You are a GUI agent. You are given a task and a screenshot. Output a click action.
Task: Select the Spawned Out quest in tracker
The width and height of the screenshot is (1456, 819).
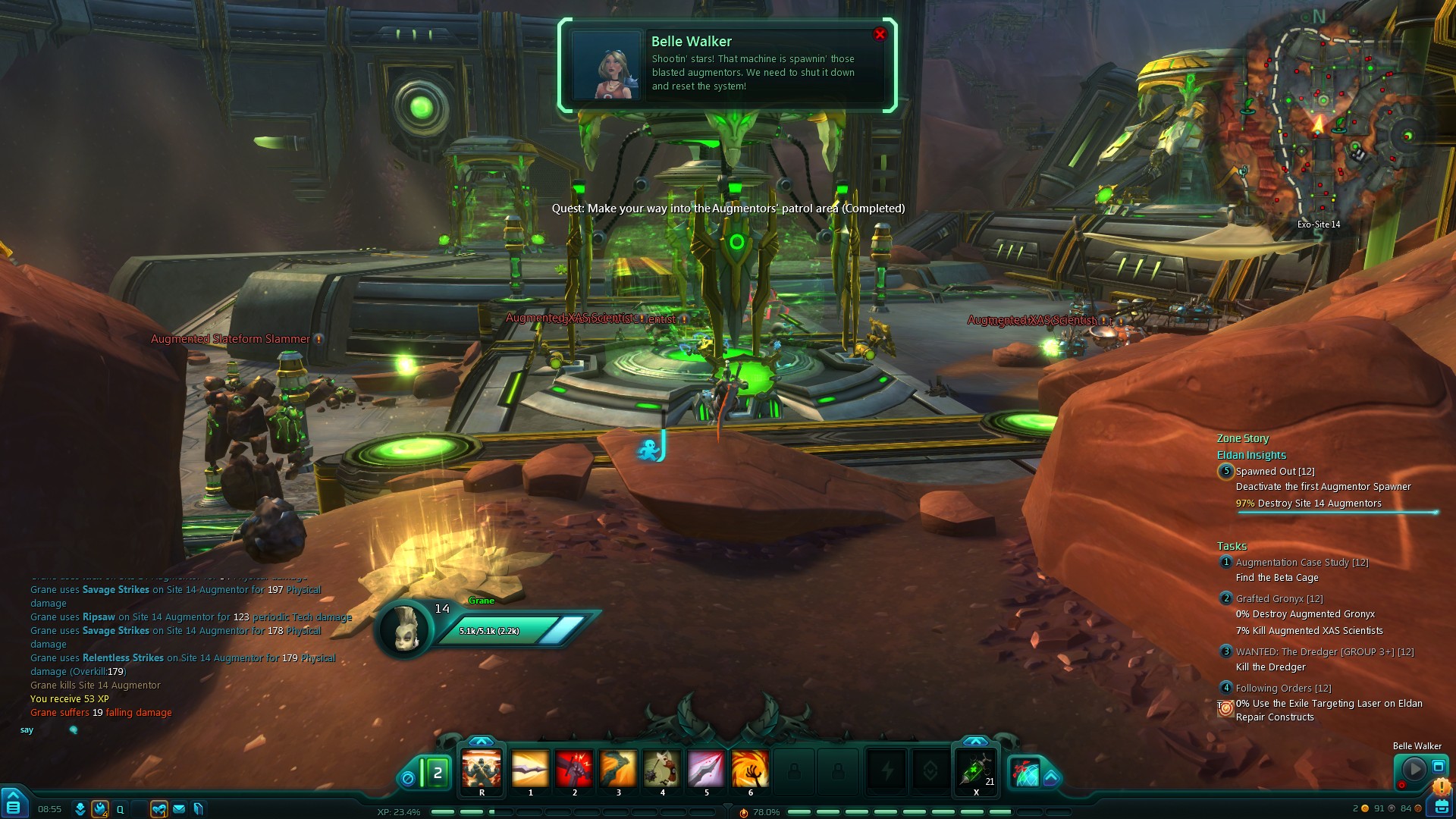[x=1274, y=472]
